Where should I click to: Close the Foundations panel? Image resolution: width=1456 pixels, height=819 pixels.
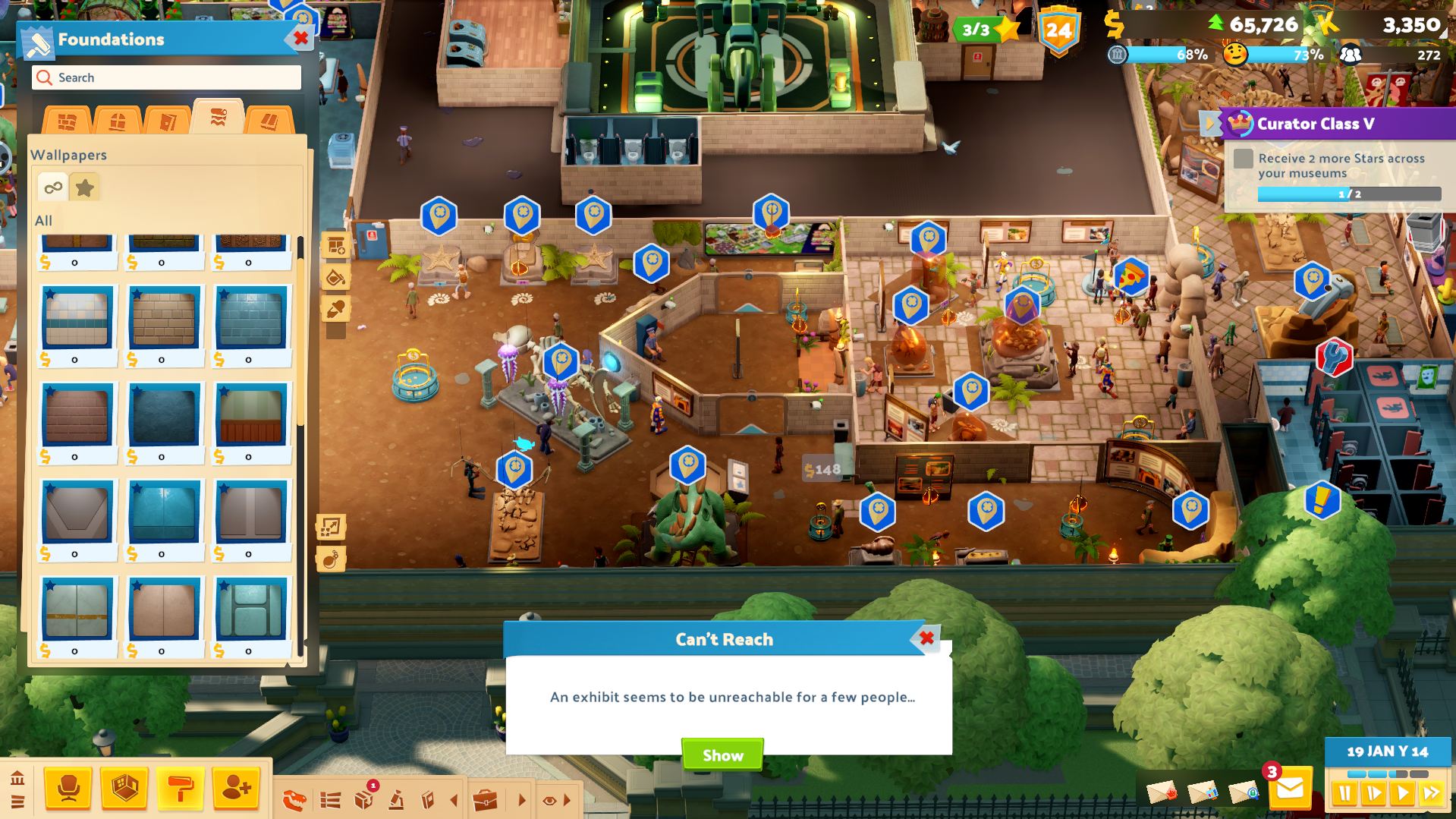(x=301, y=38)
